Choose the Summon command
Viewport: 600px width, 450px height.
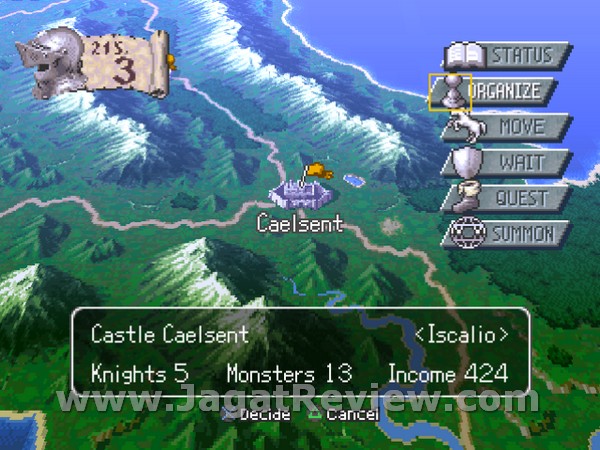click(x=508, y=235)
